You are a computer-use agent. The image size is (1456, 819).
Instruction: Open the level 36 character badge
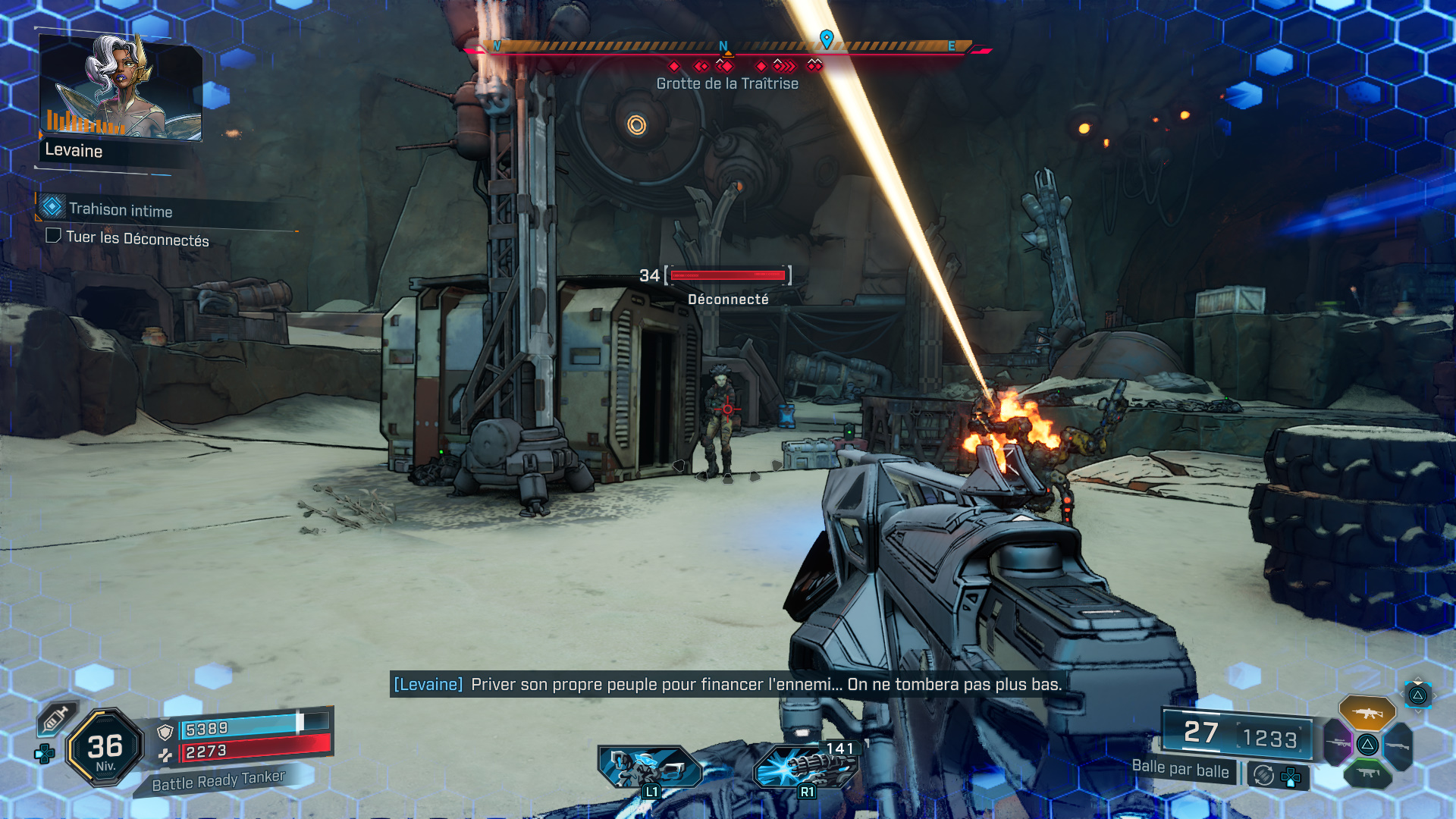pos(105,748)
